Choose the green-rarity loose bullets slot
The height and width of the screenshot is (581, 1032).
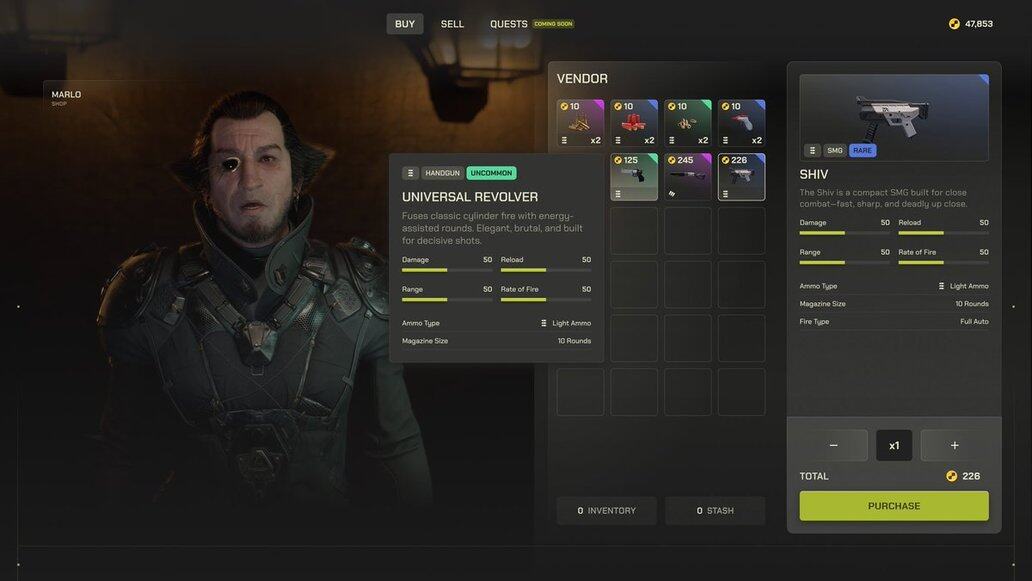pyautogui.click(x=688, y=123)
